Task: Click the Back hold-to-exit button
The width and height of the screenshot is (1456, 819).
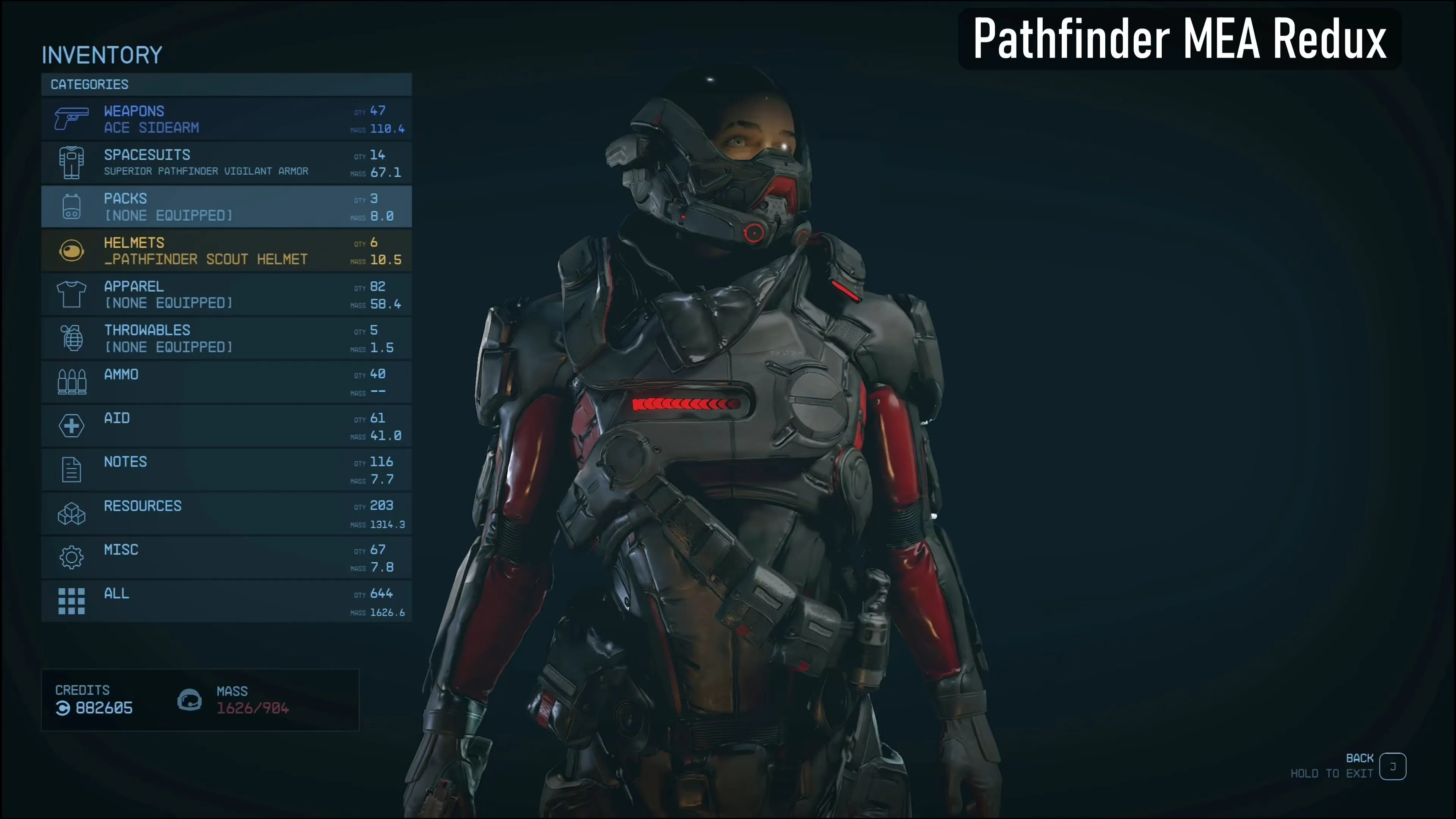Action: click(x=1392, y=766)
